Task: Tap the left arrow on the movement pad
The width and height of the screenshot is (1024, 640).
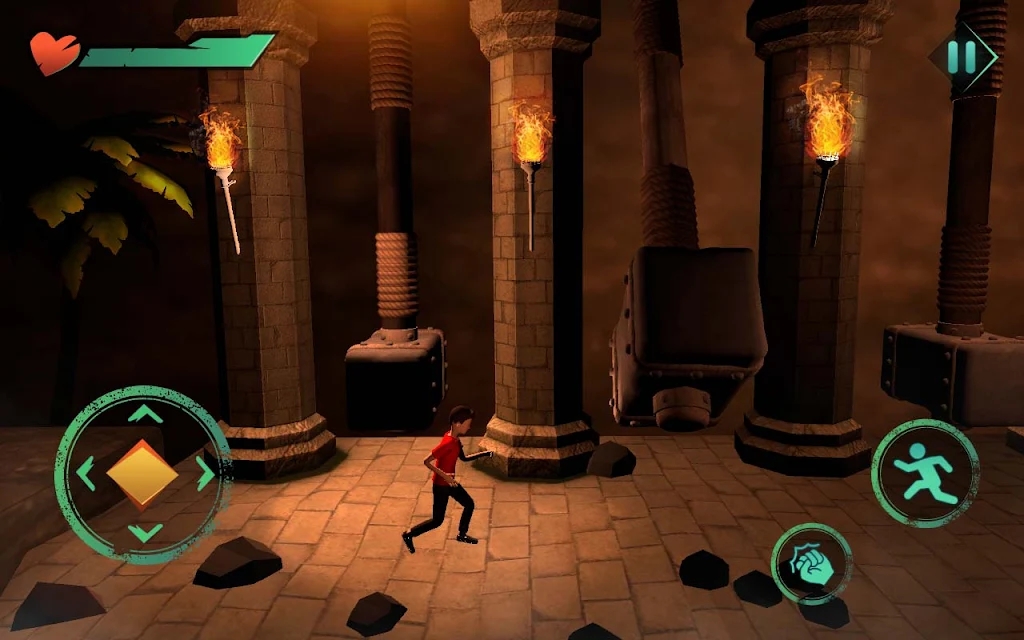Action: [x=86, y=473]
